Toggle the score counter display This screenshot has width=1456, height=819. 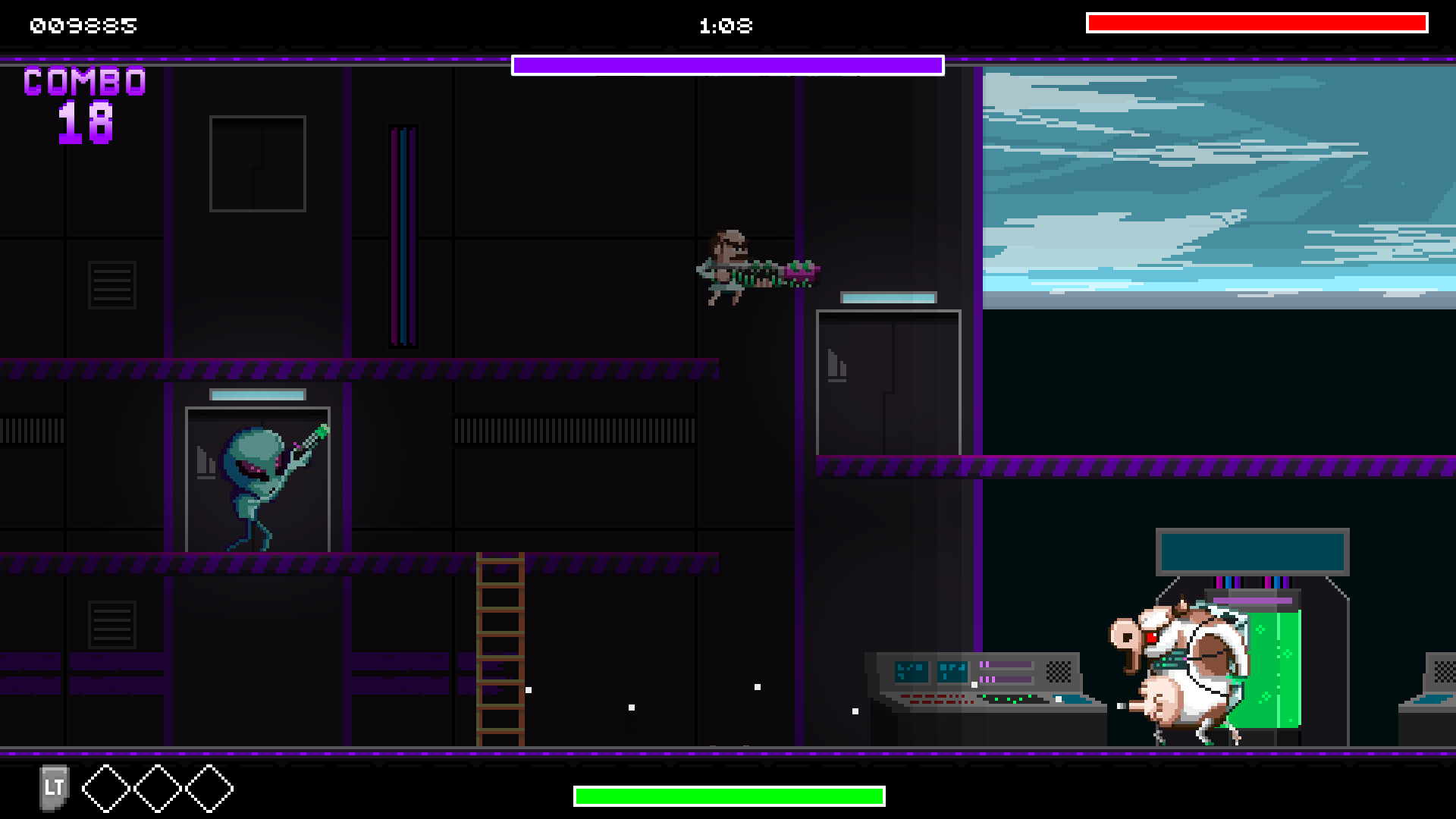click(82, 26)
